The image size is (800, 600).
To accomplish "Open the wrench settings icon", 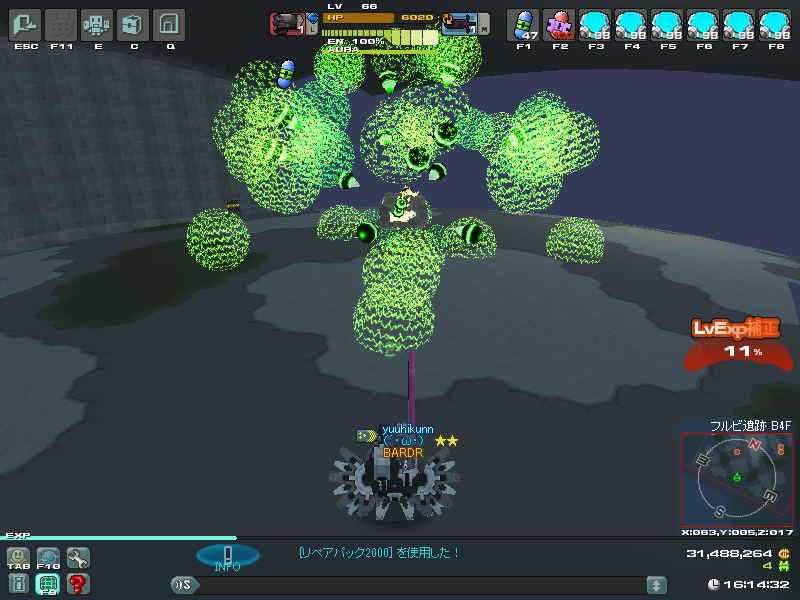I will (77, 558).
